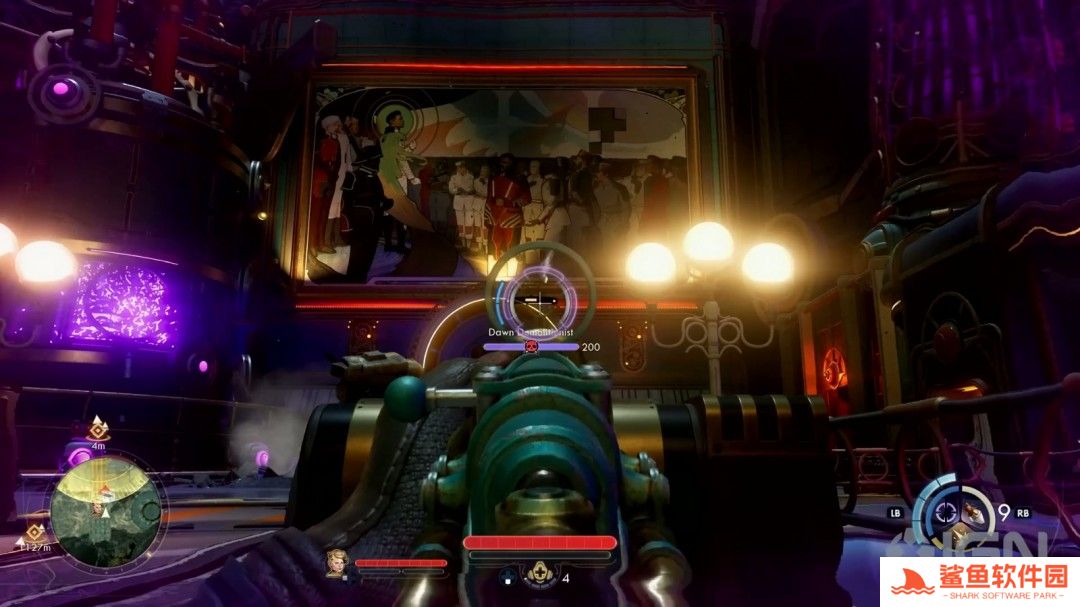
Task: Select the blonde companion portrait
Action: 335,563
